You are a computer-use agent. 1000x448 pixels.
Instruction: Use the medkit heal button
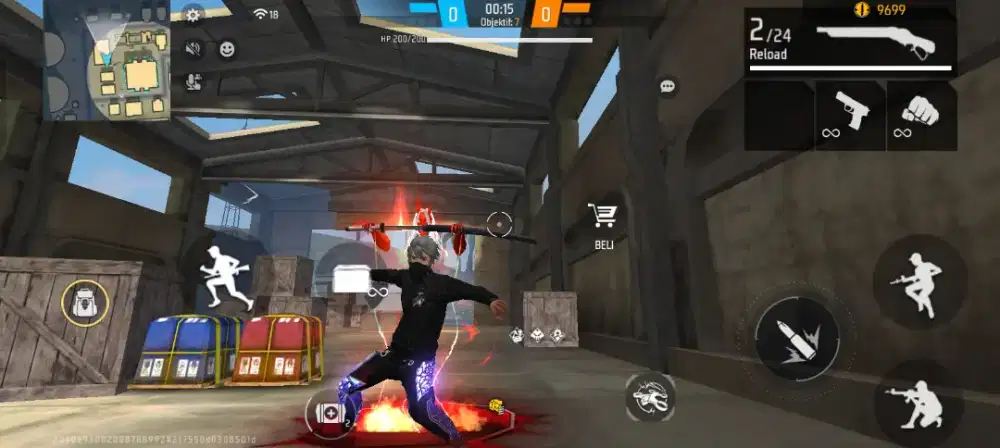(329, 411)
